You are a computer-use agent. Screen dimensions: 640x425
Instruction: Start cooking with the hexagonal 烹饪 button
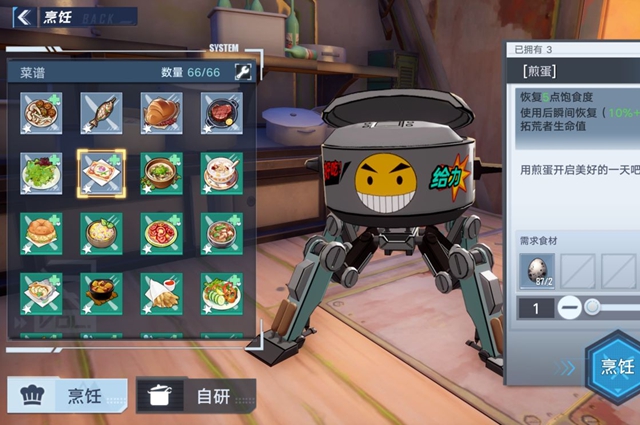click(614, 365)
